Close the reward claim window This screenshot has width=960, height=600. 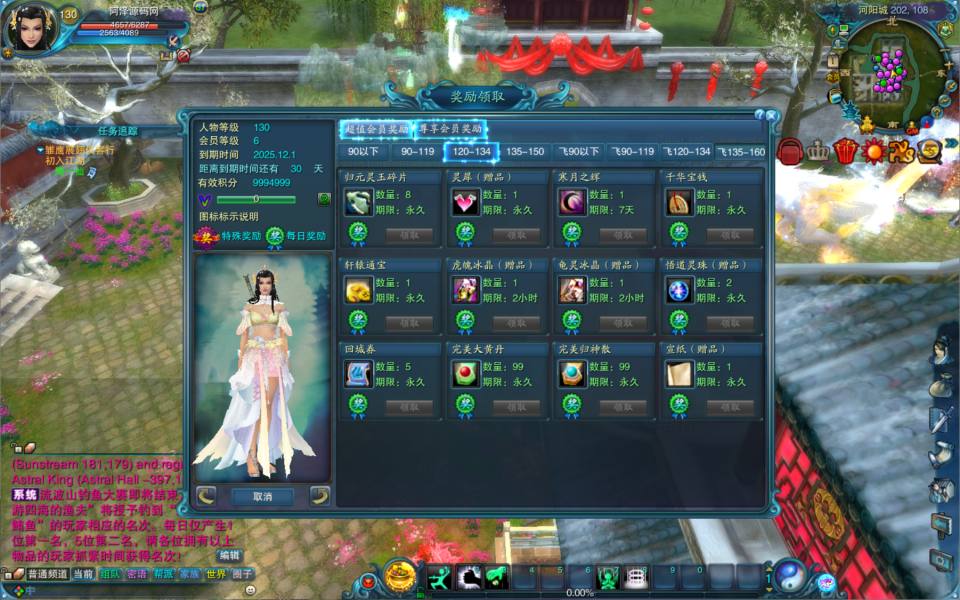click(x=773, y=115)
